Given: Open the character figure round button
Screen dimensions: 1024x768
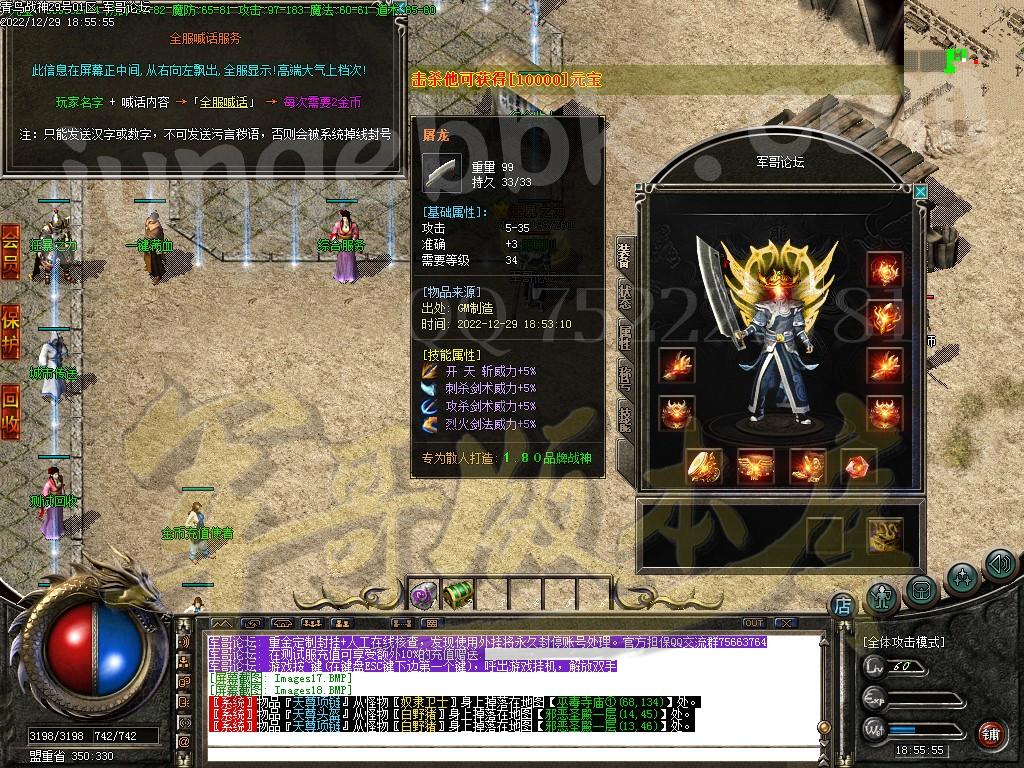Looking at the screenshot, I should [881, 594].
